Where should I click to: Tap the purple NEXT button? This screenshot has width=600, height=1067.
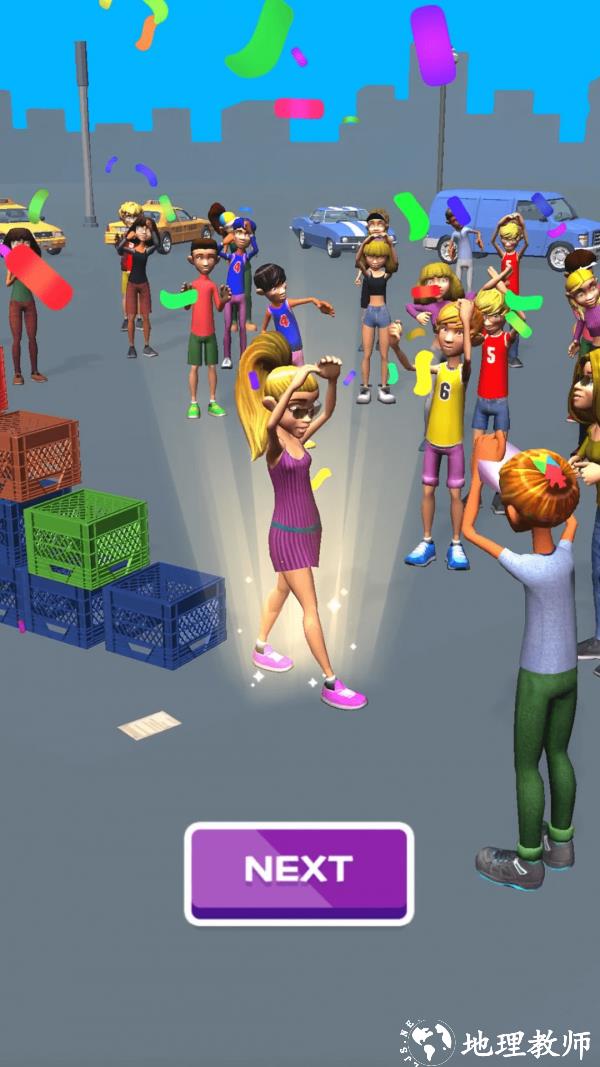(x=299, y=872)
